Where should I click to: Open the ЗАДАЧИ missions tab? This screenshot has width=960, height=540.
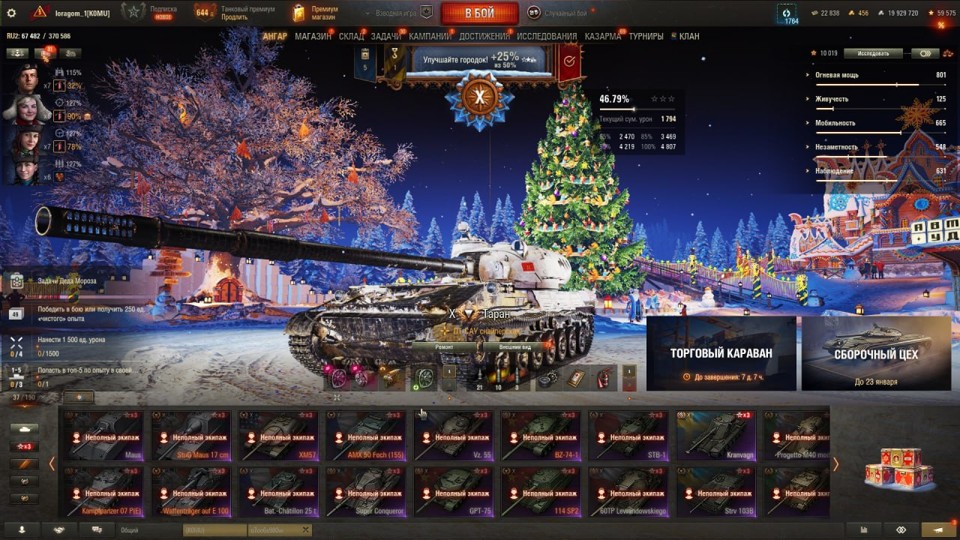[x=386, y=37]
